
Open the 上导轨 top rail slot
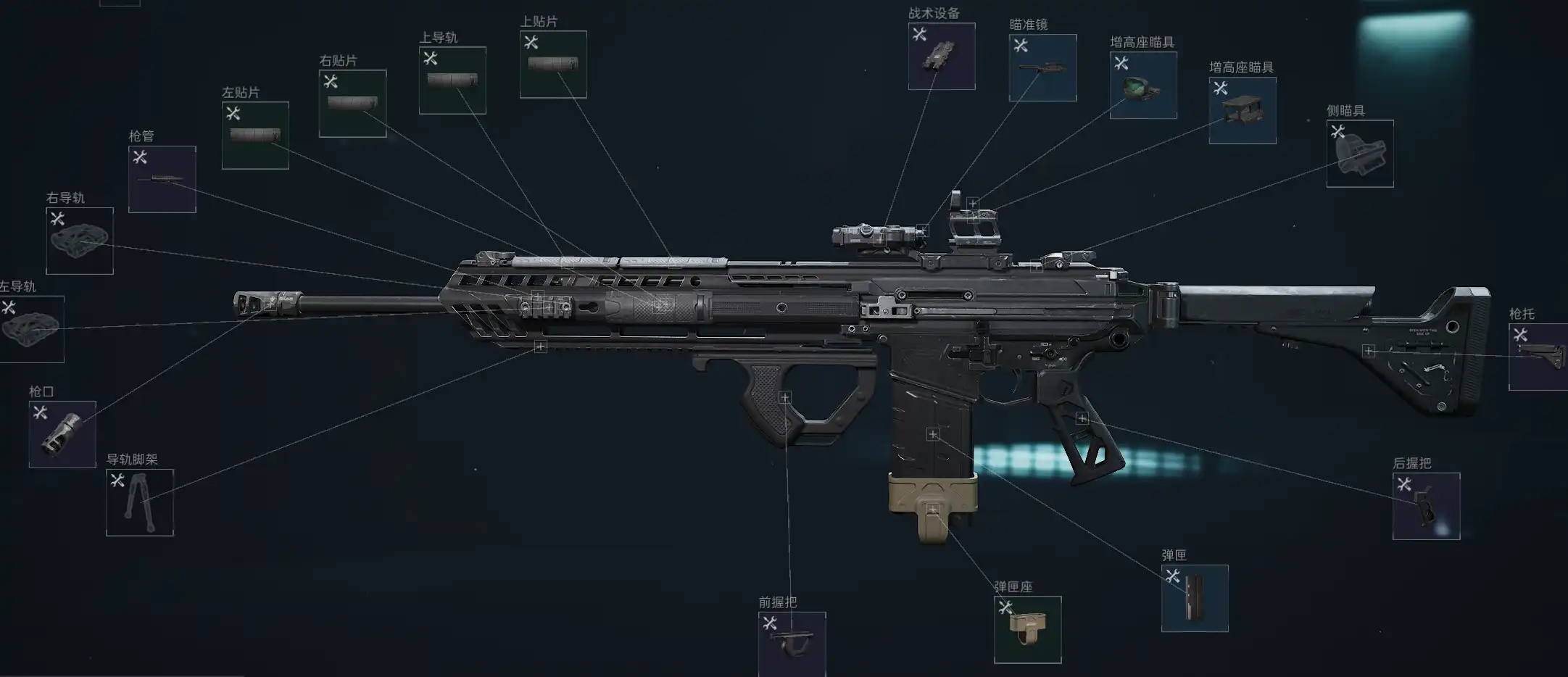(x=452, y=80)
